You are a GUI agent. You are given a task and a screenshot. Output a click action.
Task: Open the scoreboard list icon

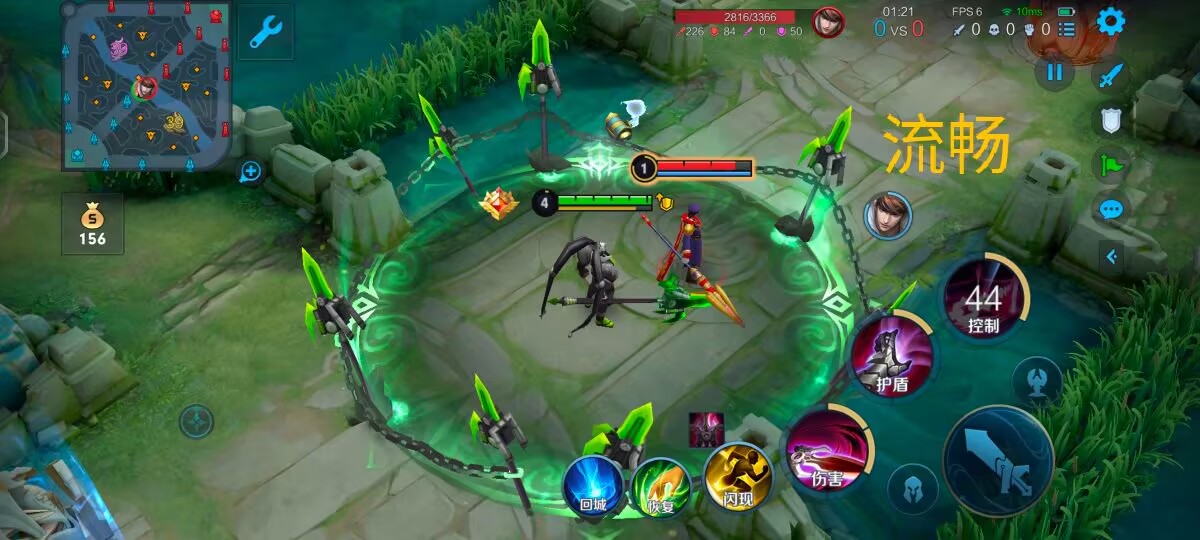(1068, 29)
